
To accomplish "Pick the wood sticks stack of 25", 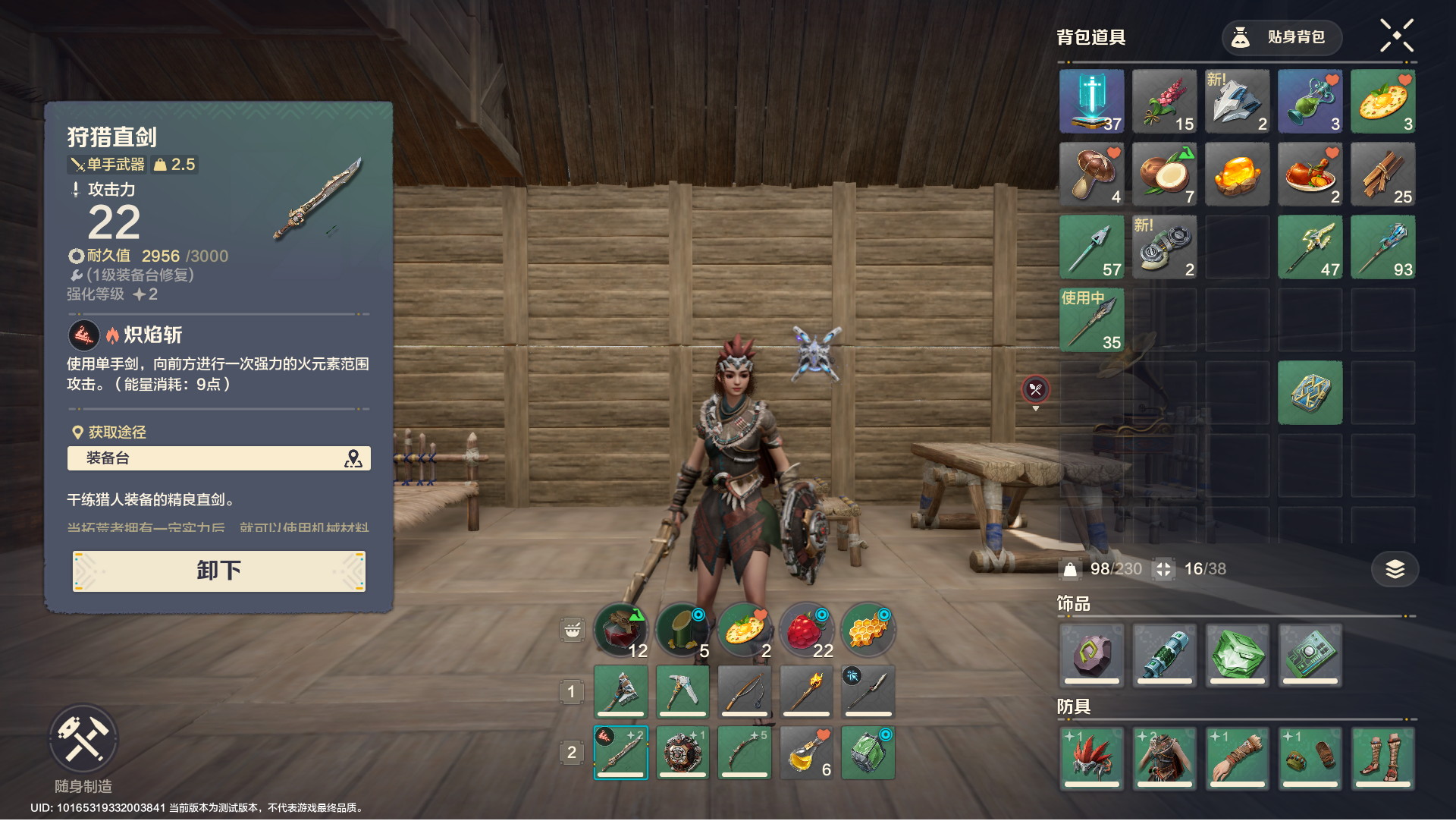I will click(x=1382, y=175).
